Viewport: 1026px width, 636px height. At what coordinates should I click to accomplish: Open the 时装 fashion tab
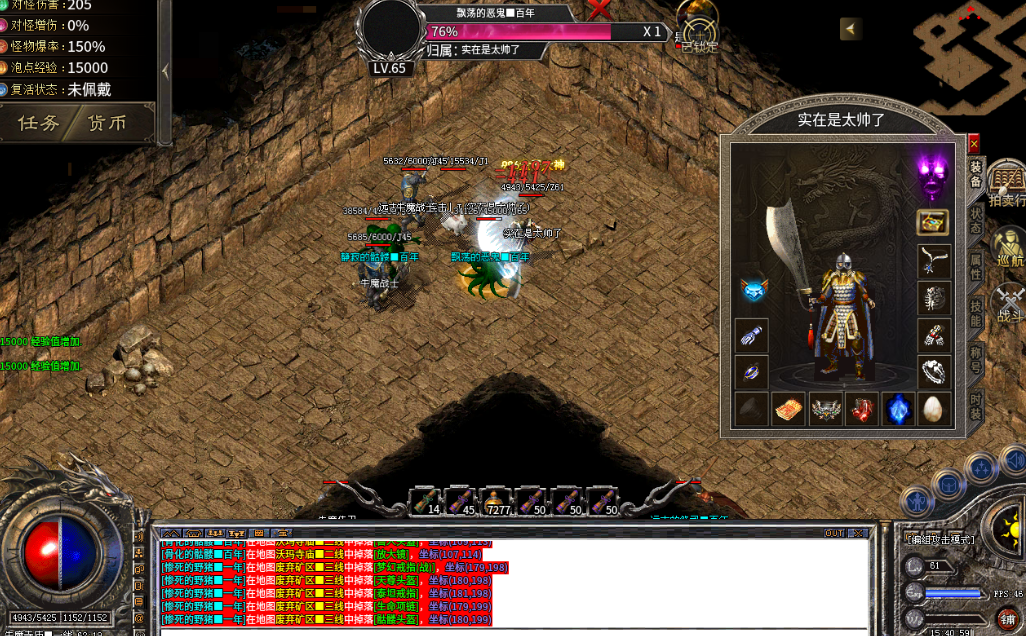(976, 405)
